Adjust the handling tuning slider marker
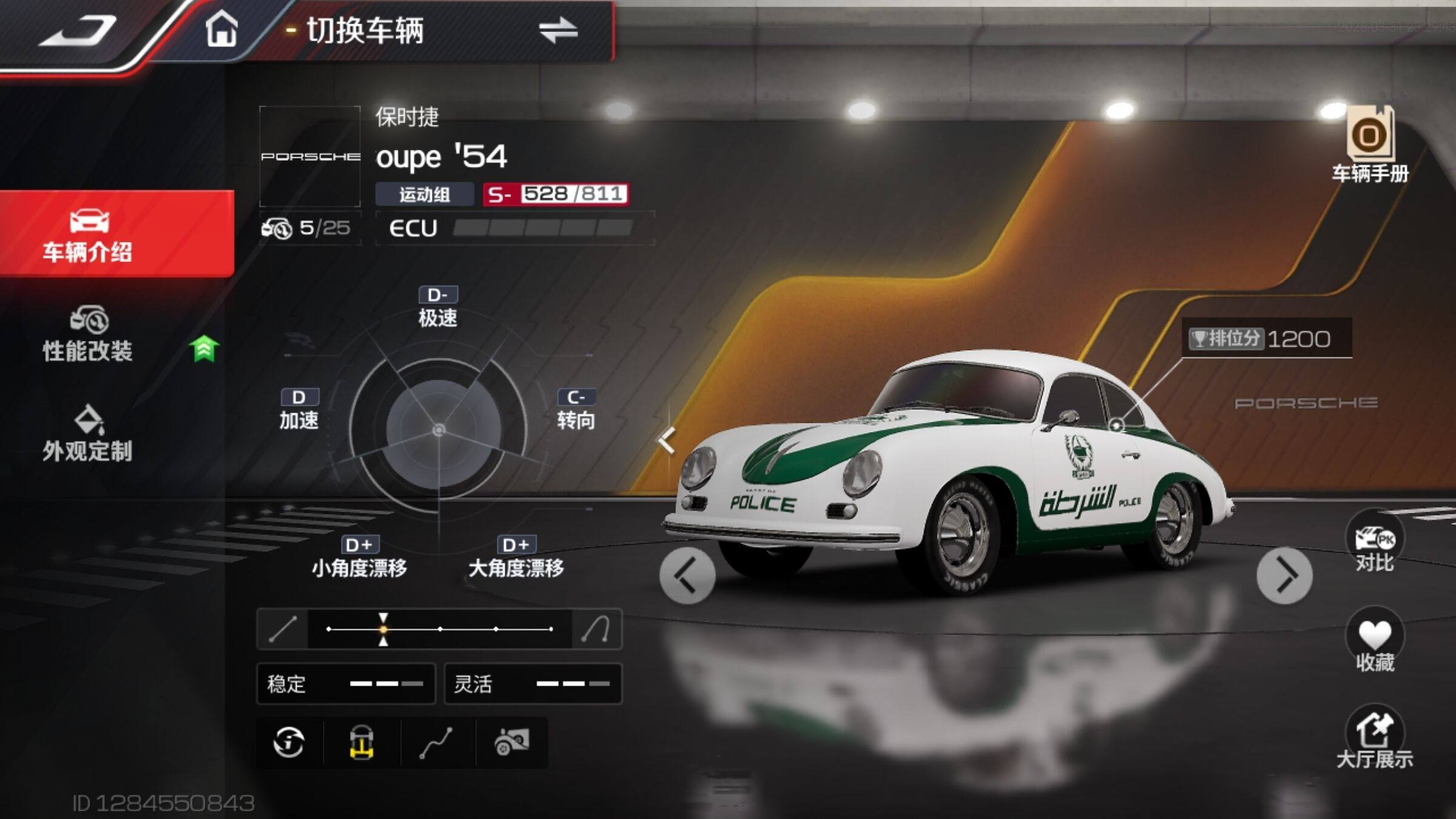This screenshot has width=1456, height=819. tap(383, 629)
